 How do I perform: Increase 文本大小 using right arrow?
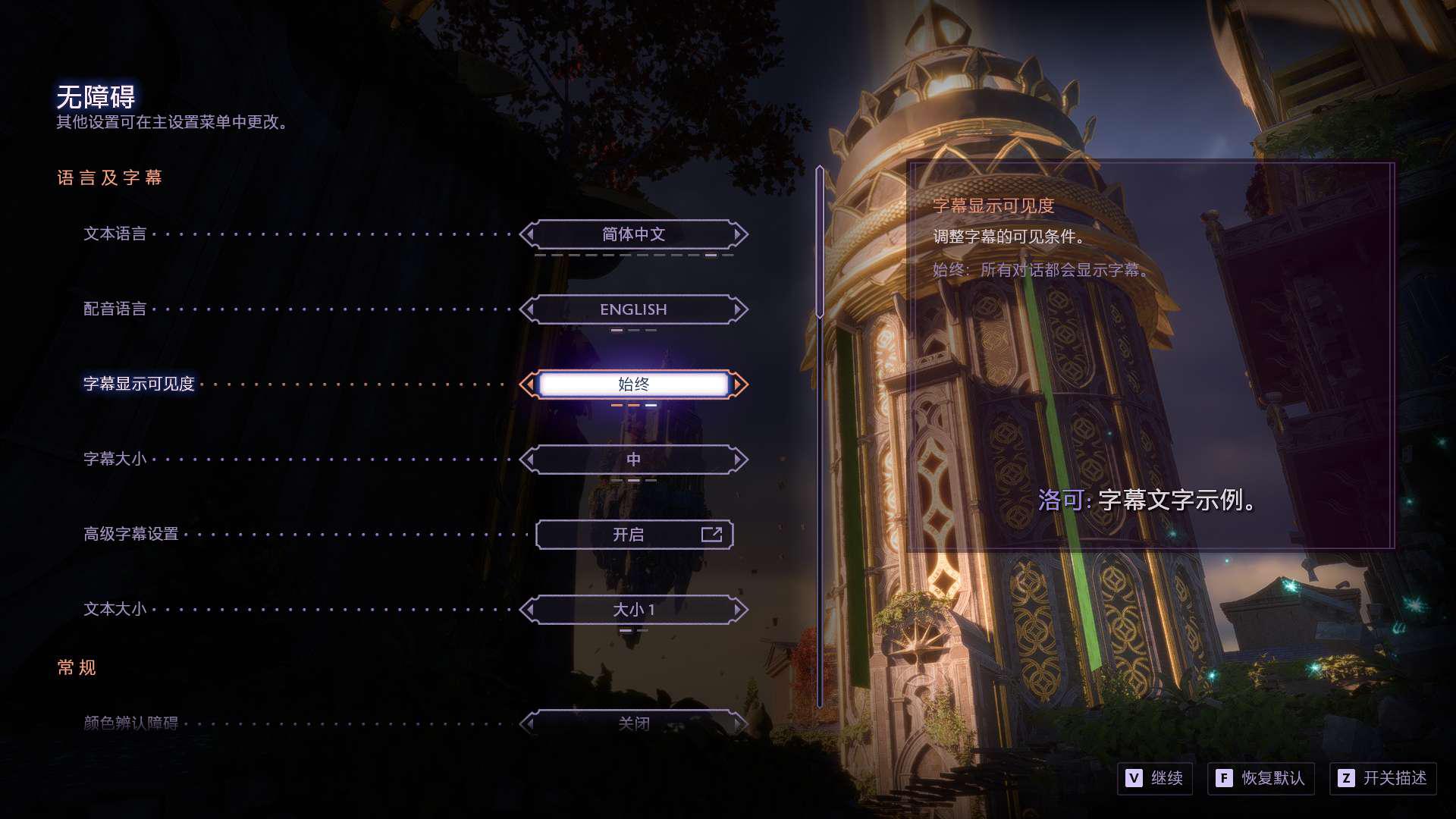click(739, 610)
